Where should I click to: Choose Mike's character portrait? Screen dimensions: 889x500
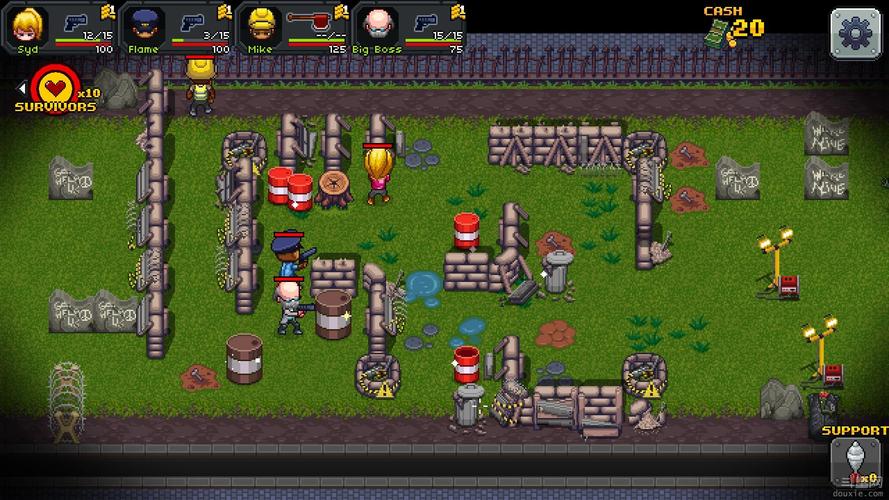[261, 24]
